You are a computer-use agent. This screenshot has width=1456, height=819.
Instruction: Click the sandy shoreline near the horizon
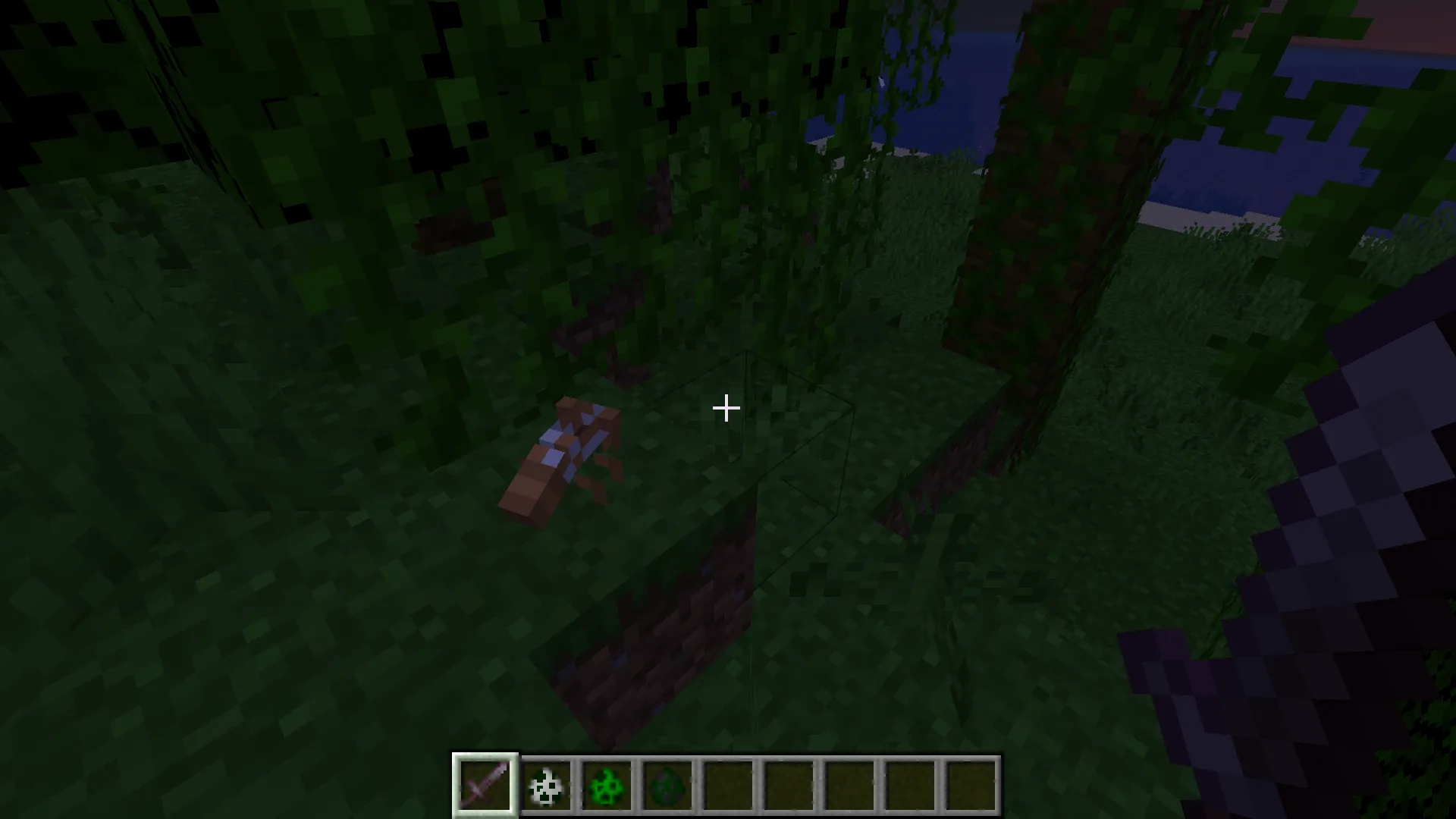(1183, 212)
